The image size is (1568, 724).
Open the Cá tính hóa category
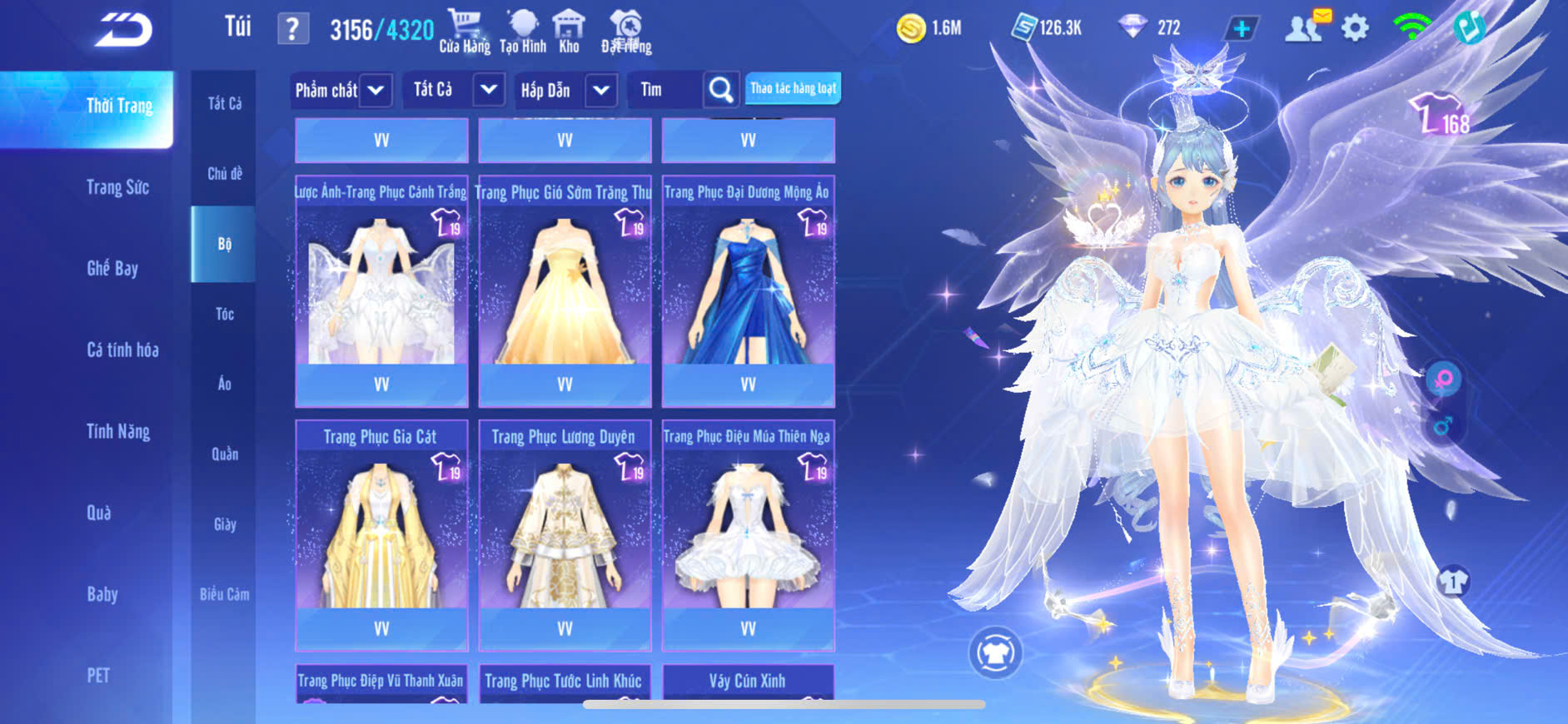[122, 350]
